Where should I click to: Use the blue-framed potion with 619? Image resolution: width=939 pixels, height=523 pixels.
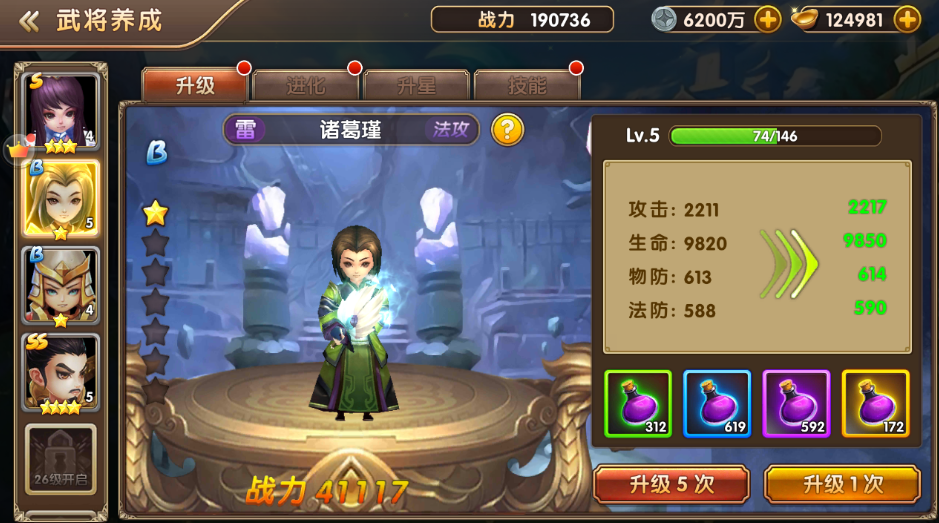click(716, 403)
